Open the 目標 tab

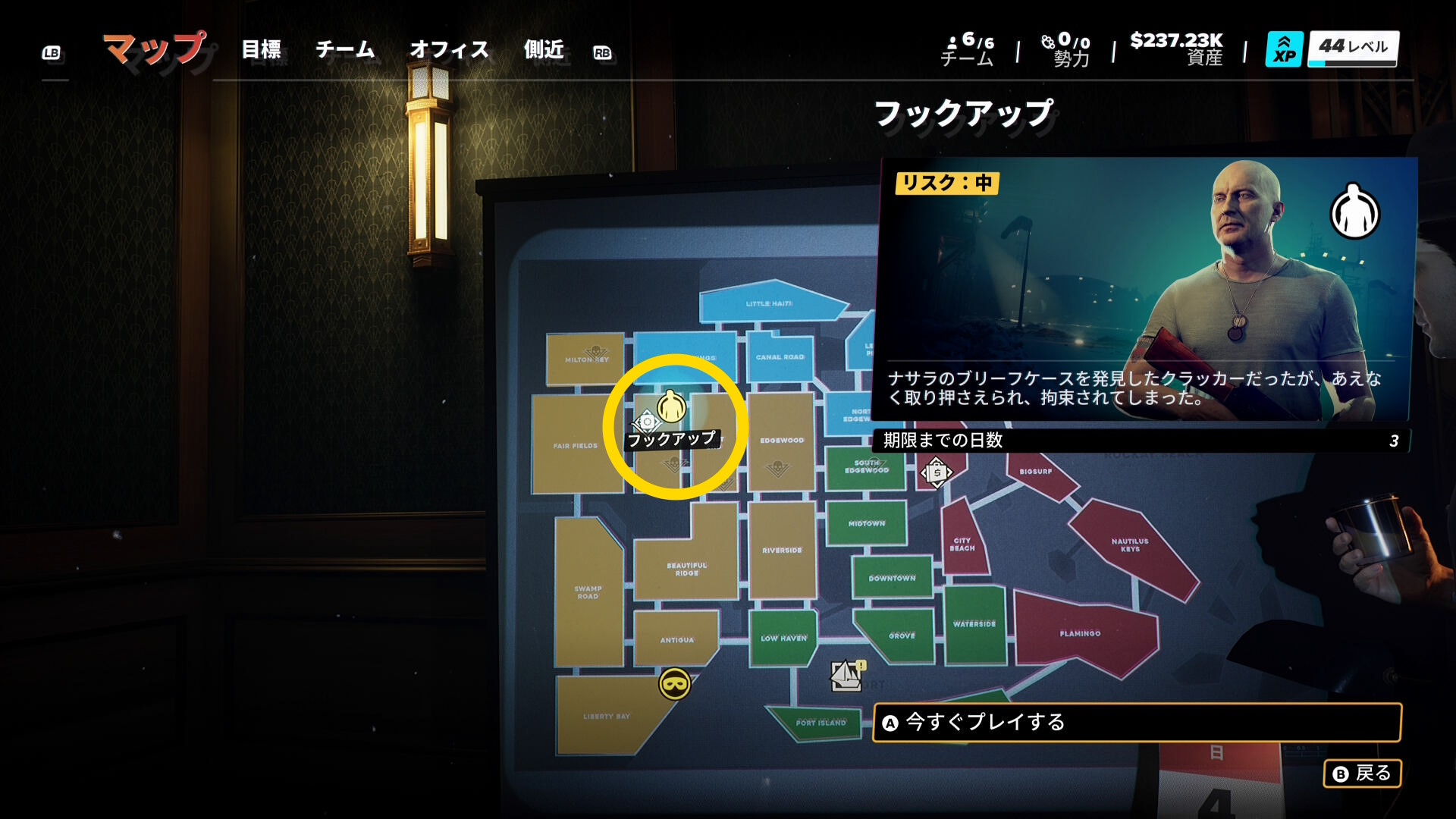pyautogui.click(x=261, y=50)
